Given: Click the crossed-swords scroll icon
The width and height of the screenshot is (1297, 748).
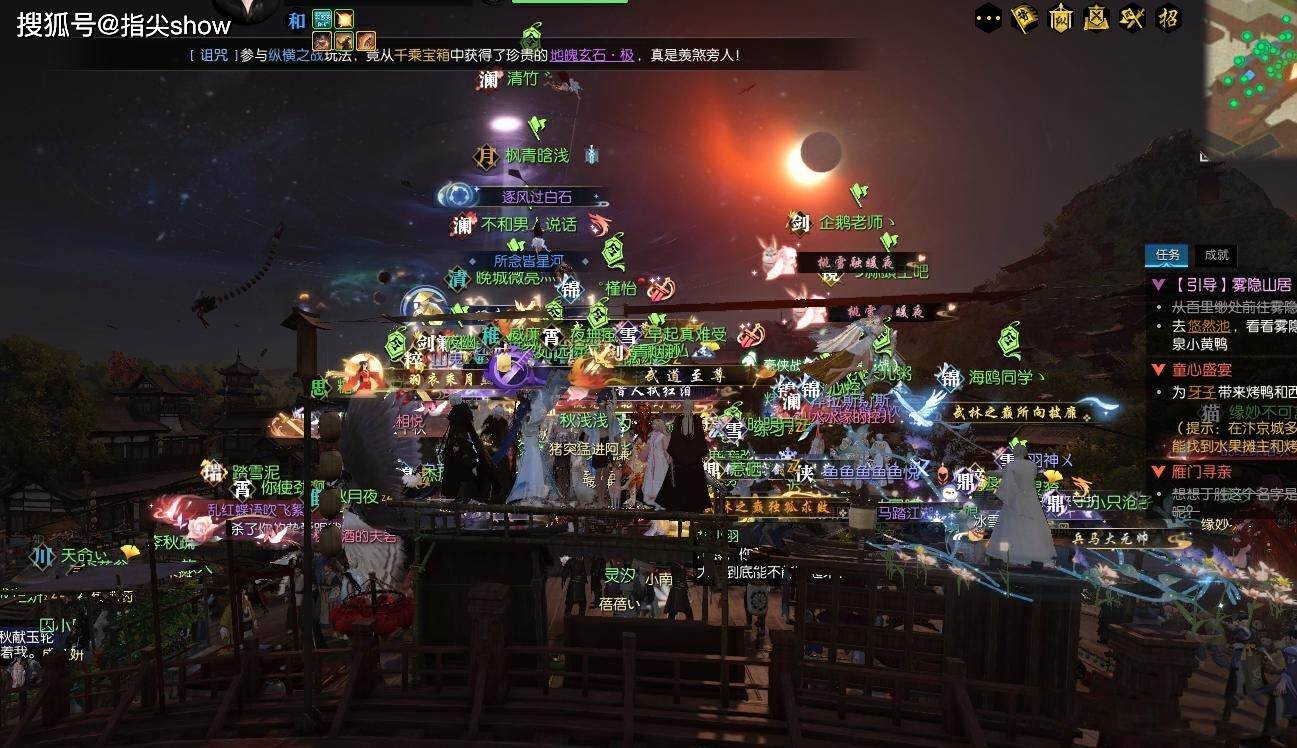Looking at the screenshot, I should tap(1096, 18).
